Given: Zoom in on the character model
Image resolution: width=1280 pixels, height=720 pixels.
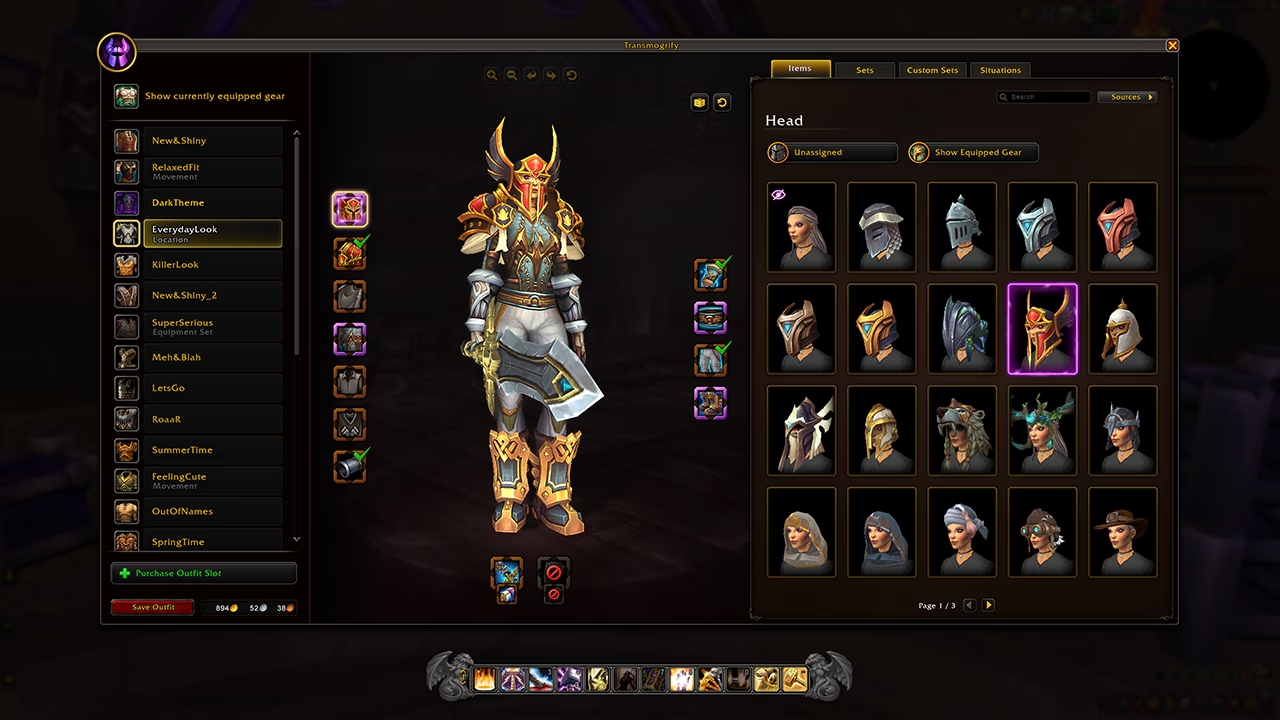Looking at the screenshot, I should click(x=491, y=75).
